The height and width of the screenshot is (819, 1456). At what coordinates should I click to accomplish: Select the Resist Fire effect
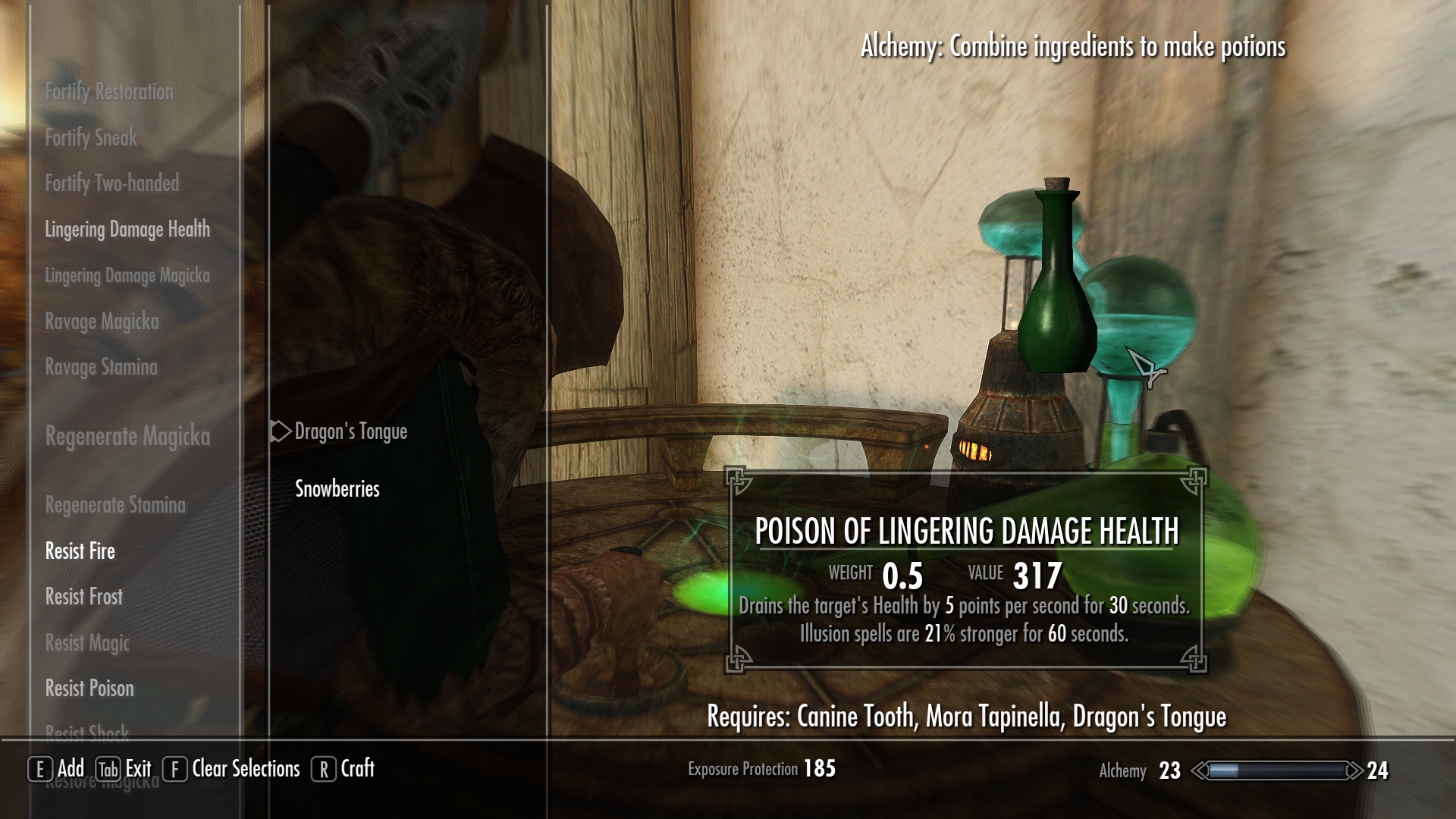80,551
